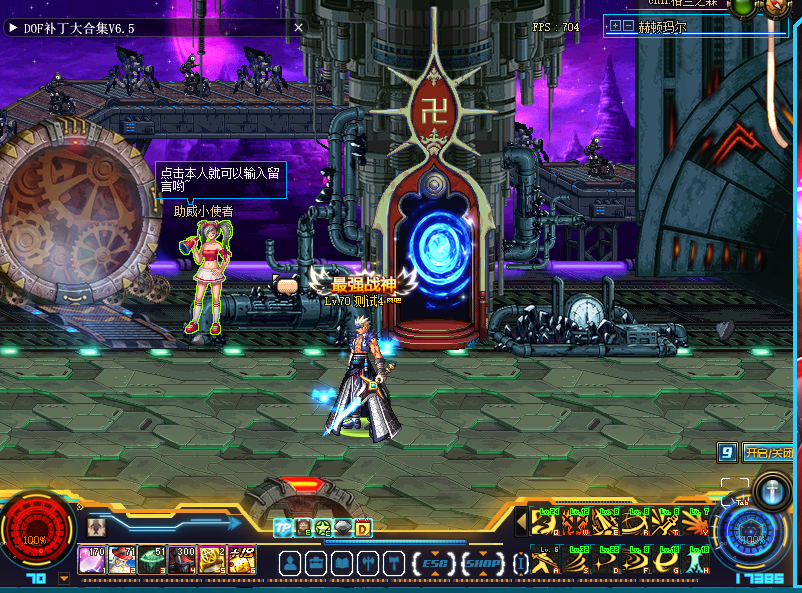Screen dimensions: 802x593
Task: Click the 开启/关闭 toggle button
Action: pos(768,453)
